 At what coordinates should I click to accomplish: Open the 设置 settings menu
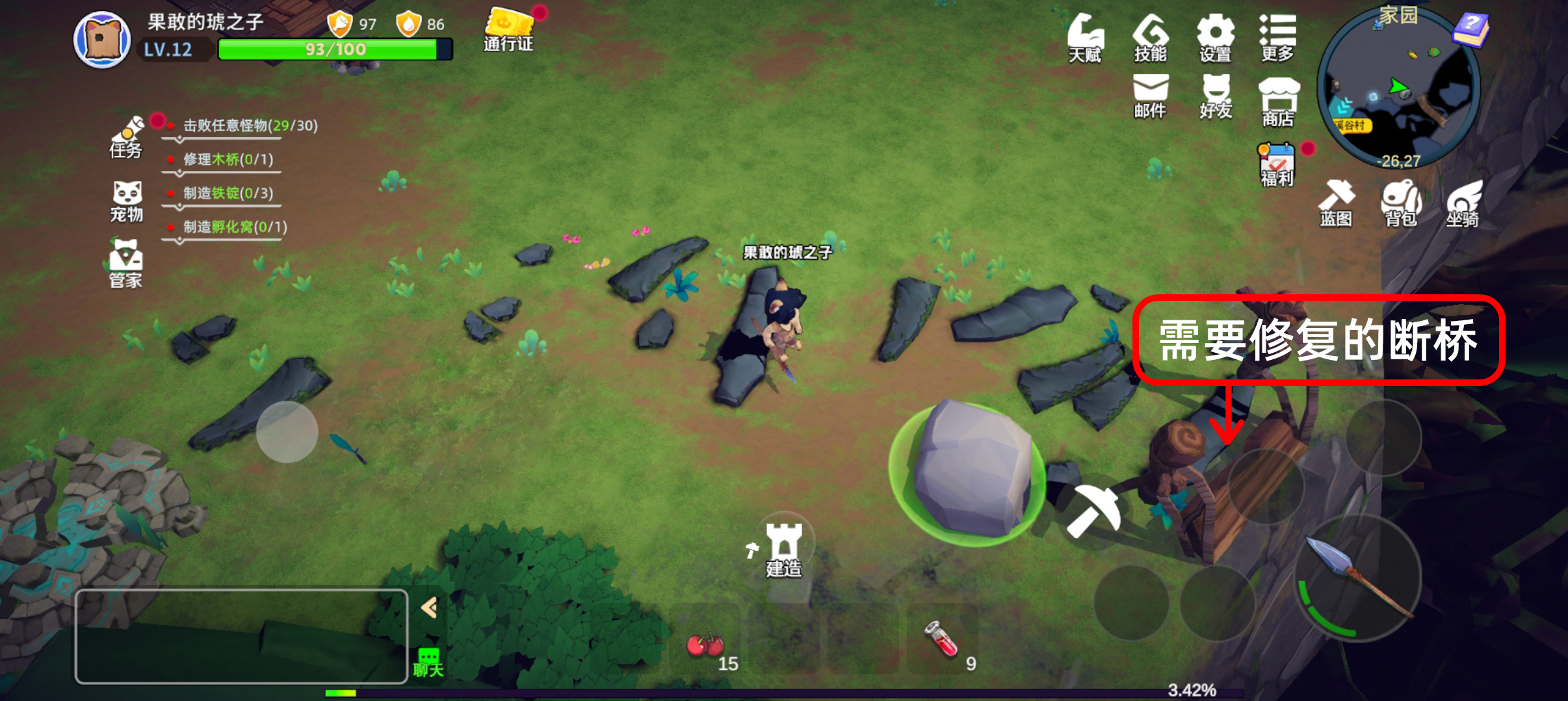[x=1215, y=38]
